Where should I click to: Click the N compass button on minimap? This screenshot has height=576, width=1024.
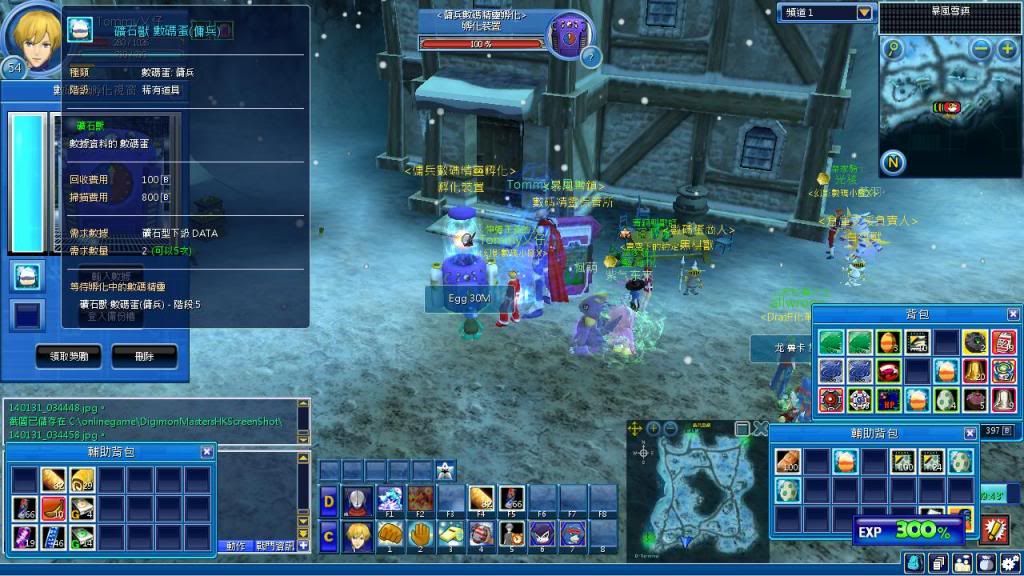point(893,162)
